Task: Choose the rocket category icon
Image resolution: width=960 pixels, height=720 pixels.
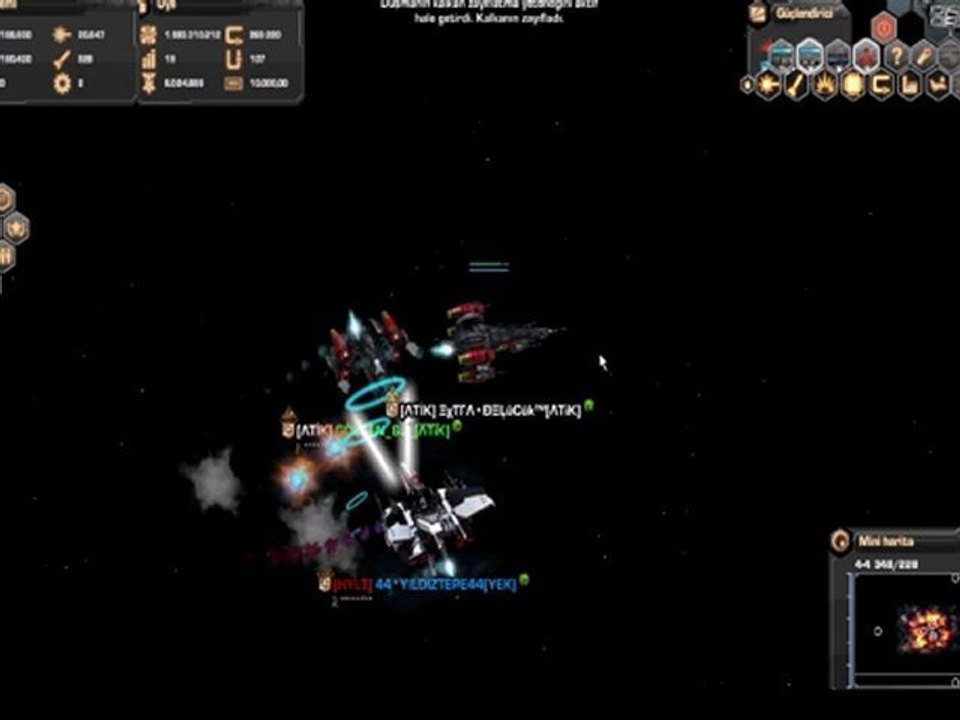Action: pos(797,85)
